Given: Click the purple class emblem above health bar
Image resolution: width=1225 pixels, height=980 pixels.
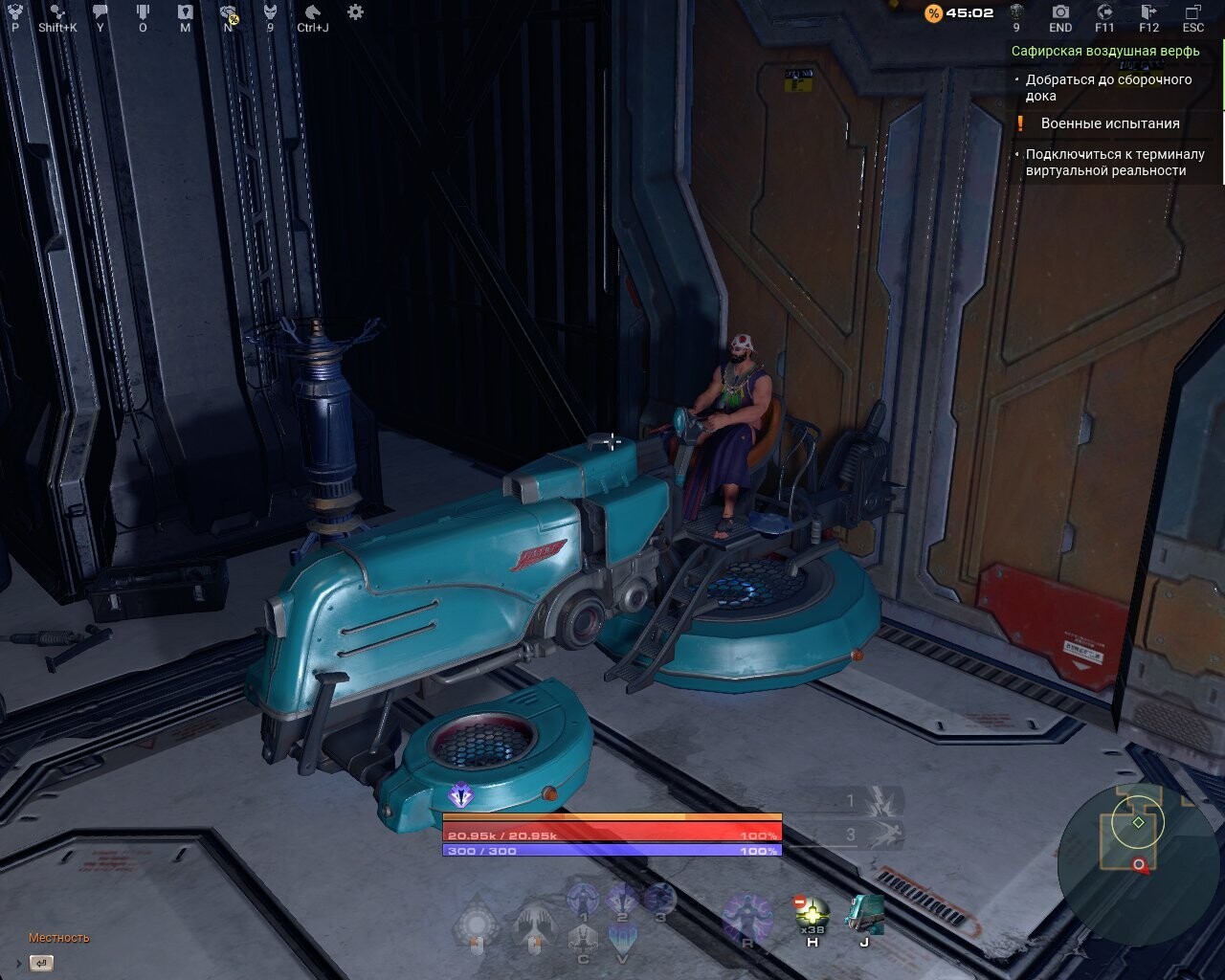Looking at the screenshot, I should (x=461, y=795).
